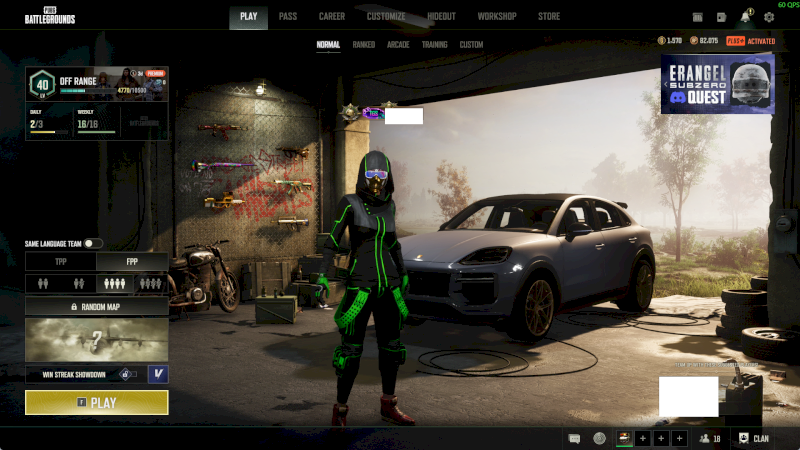Open the chat speech bubble icon
Image resolution: width=800 pixels, height=450 pixels.
(x=574, y=438)
